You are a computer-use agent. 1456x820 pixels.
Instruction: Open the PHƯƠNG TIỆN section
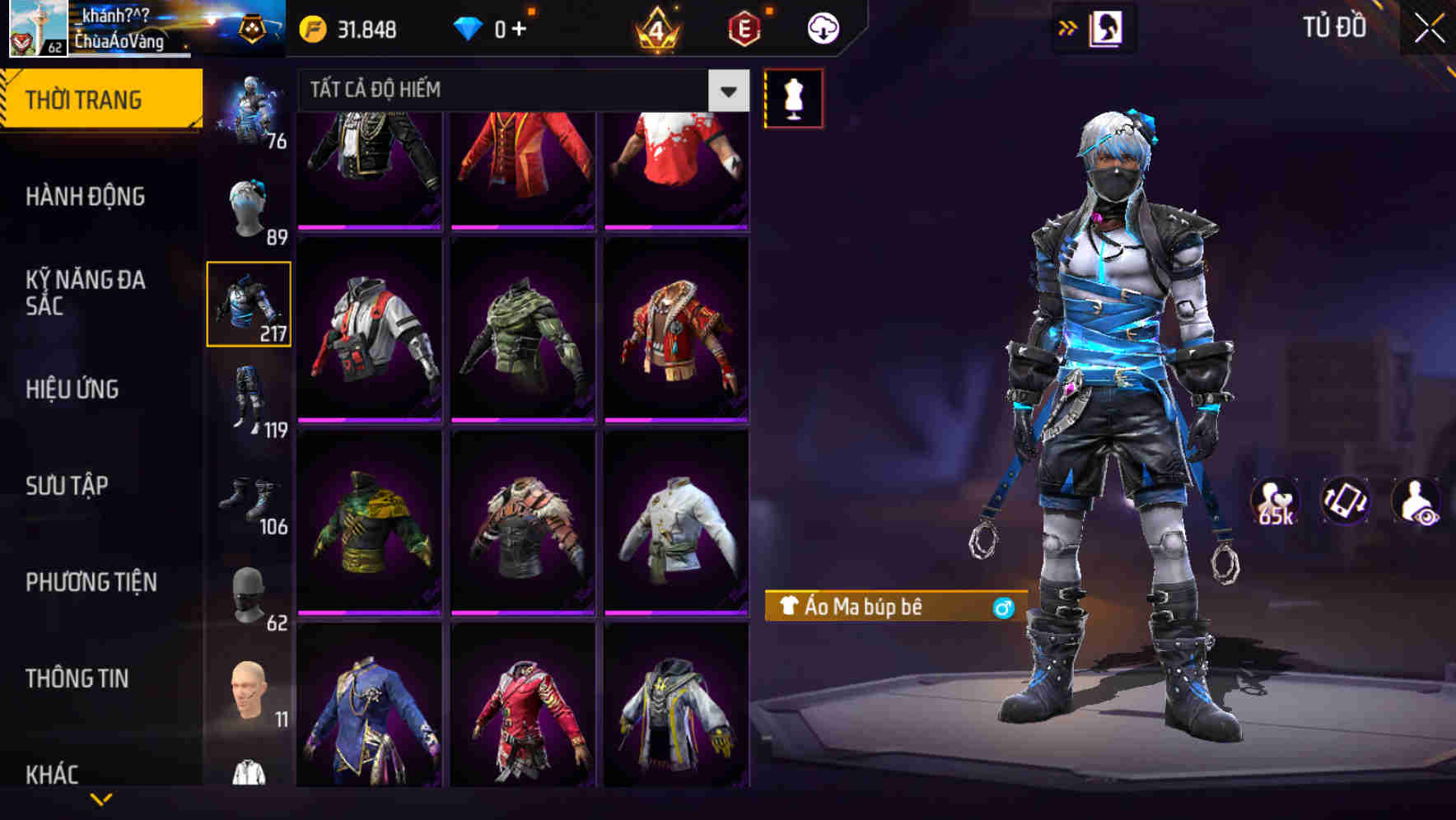[x=91, y=581]
